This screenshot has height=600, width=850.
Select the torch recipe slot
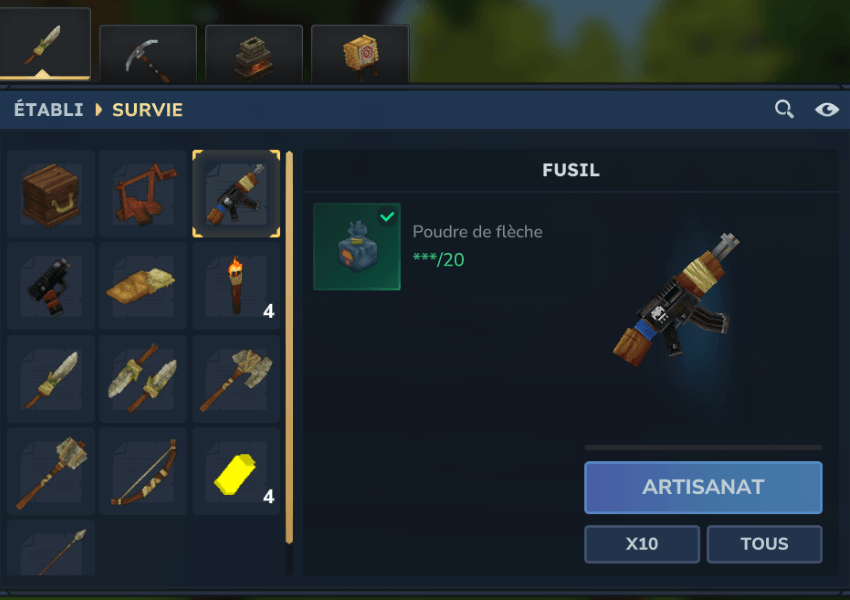point(236,286)
